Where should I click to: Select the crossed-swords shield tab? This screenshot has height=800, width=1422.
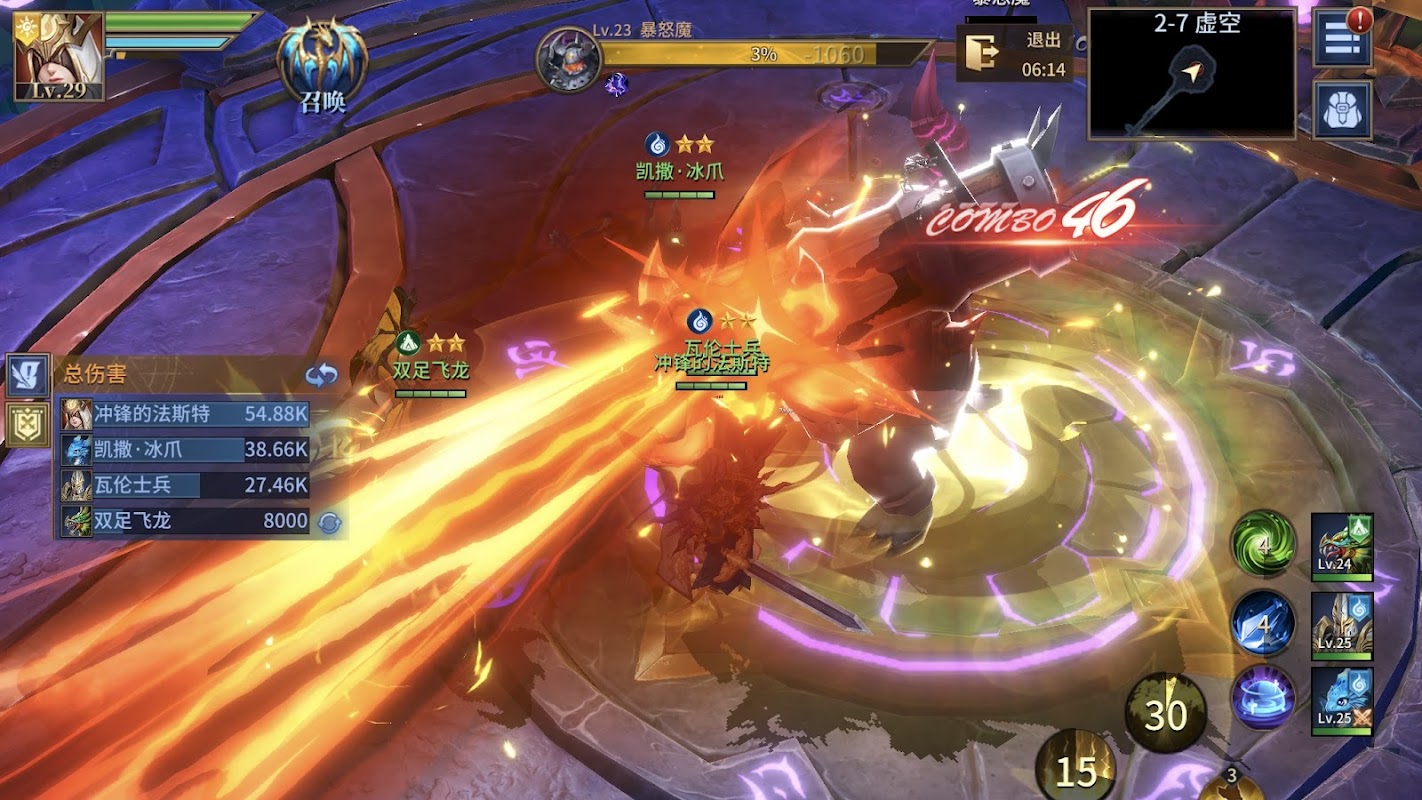click(27, 424)
